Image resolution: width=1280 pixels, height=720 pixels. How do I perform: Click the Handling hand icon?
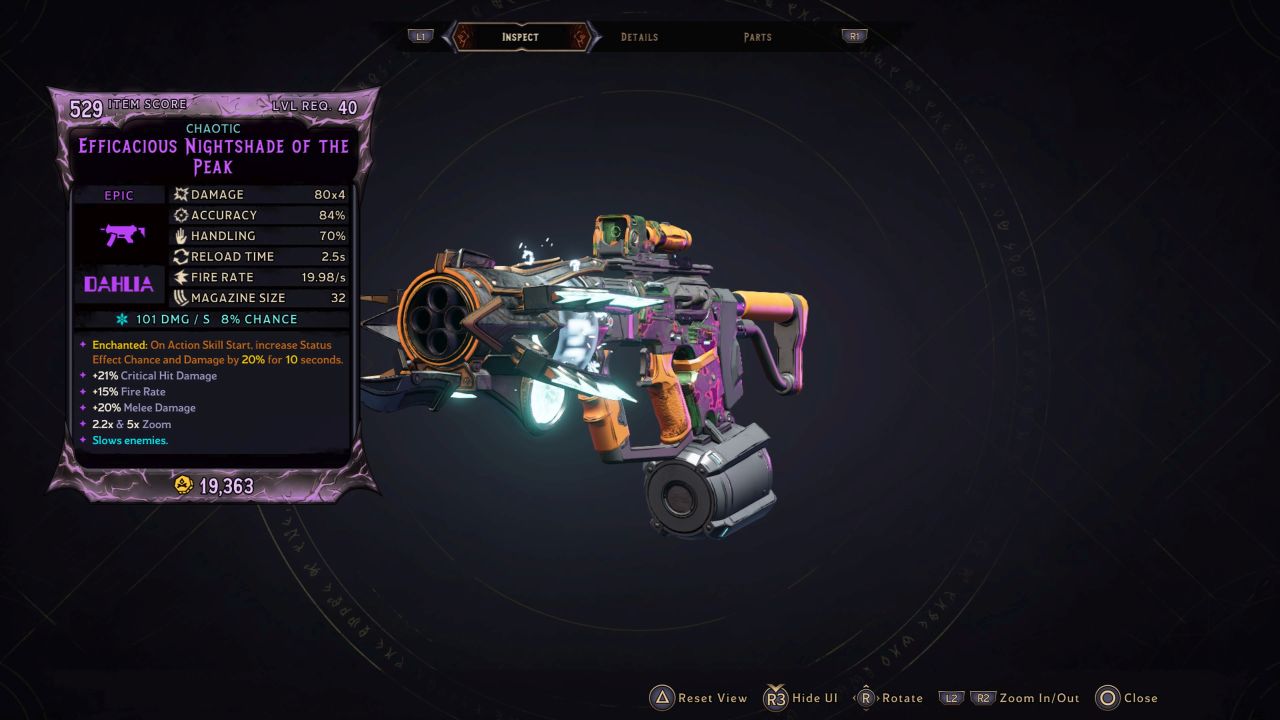coord(180,236)
